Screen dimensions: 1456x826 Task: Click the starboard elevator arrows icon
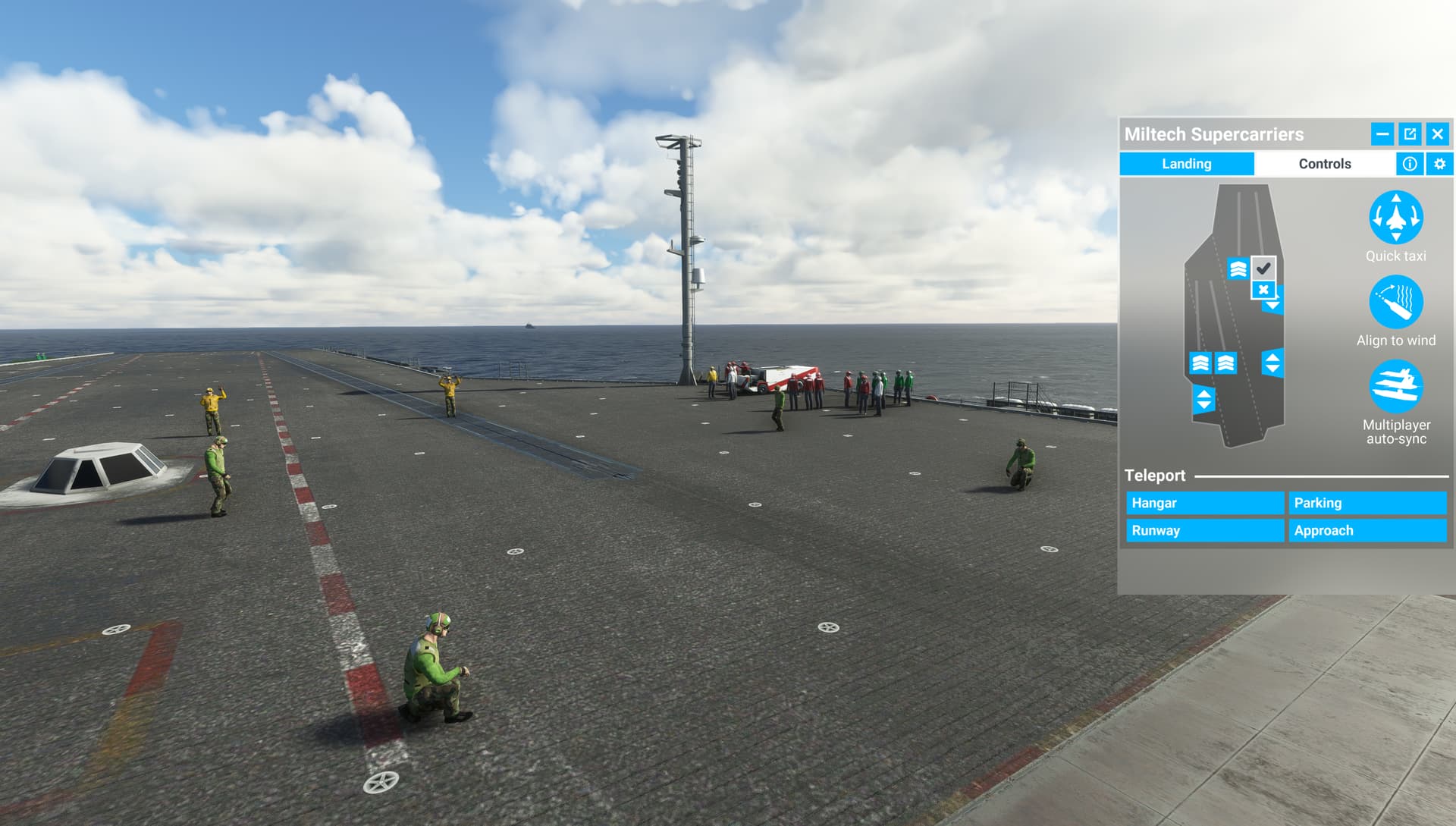point(1272,363)
